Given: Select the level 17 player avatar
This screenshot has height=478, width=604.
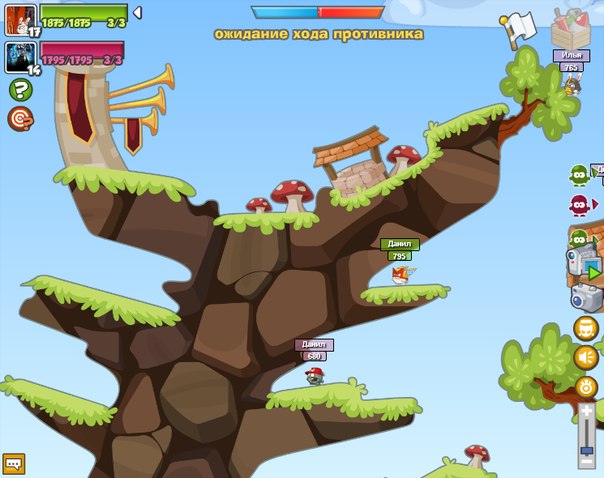Looking at the screenshot, I should 20,19.
